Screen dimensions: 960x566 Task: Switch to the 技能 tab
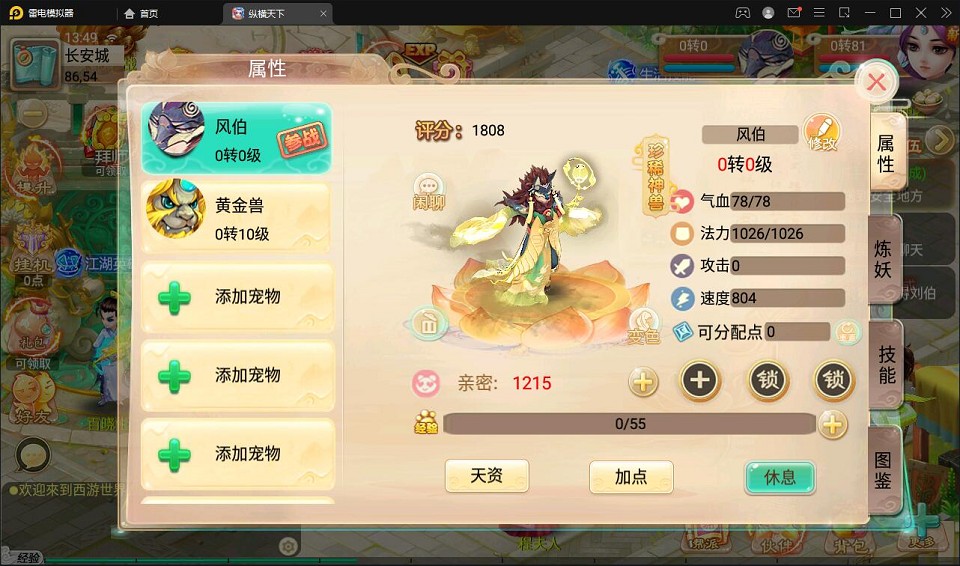click(886, 365)
